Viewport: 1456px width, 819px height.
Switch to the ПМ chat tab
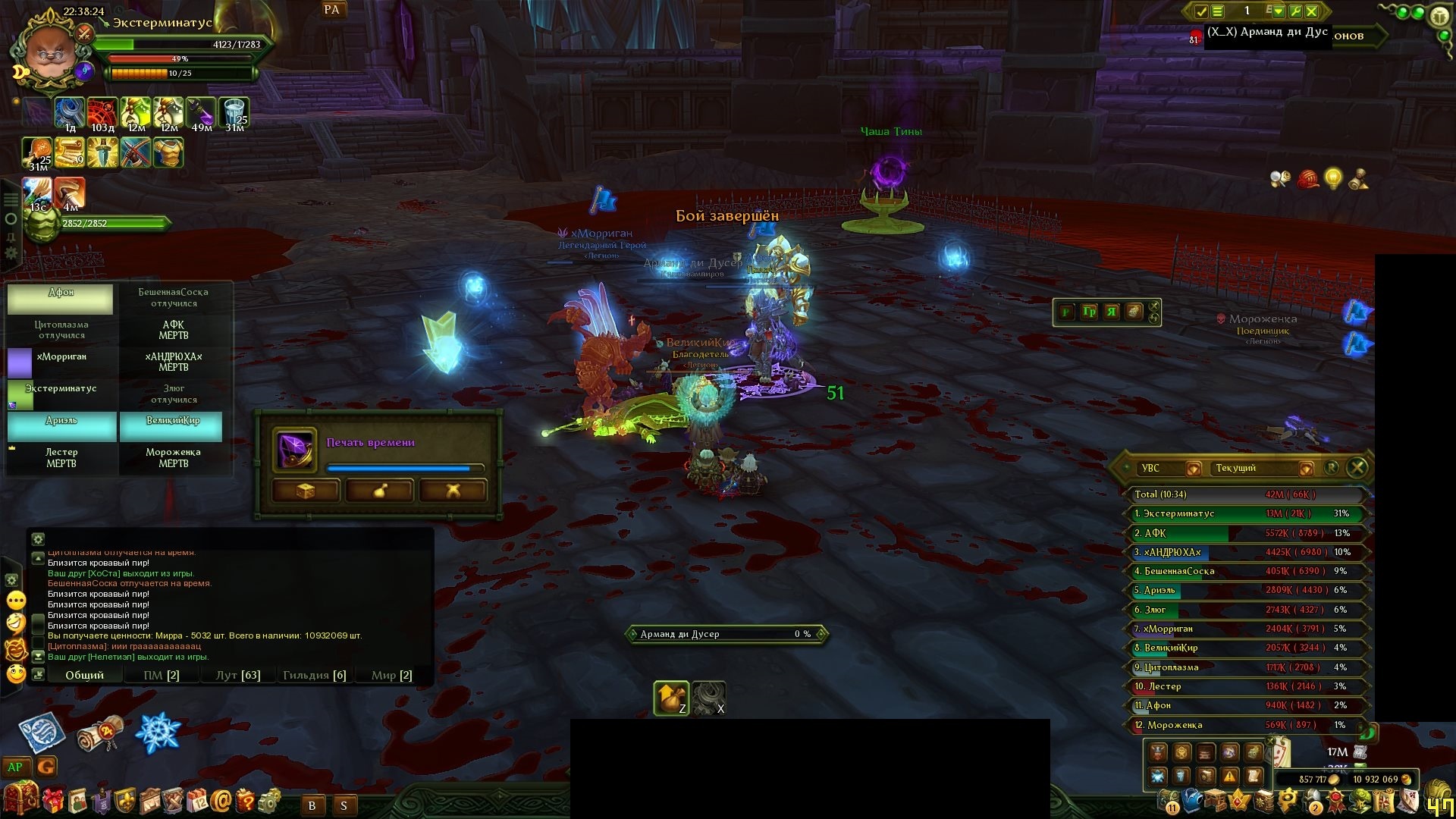coord(162,675)
